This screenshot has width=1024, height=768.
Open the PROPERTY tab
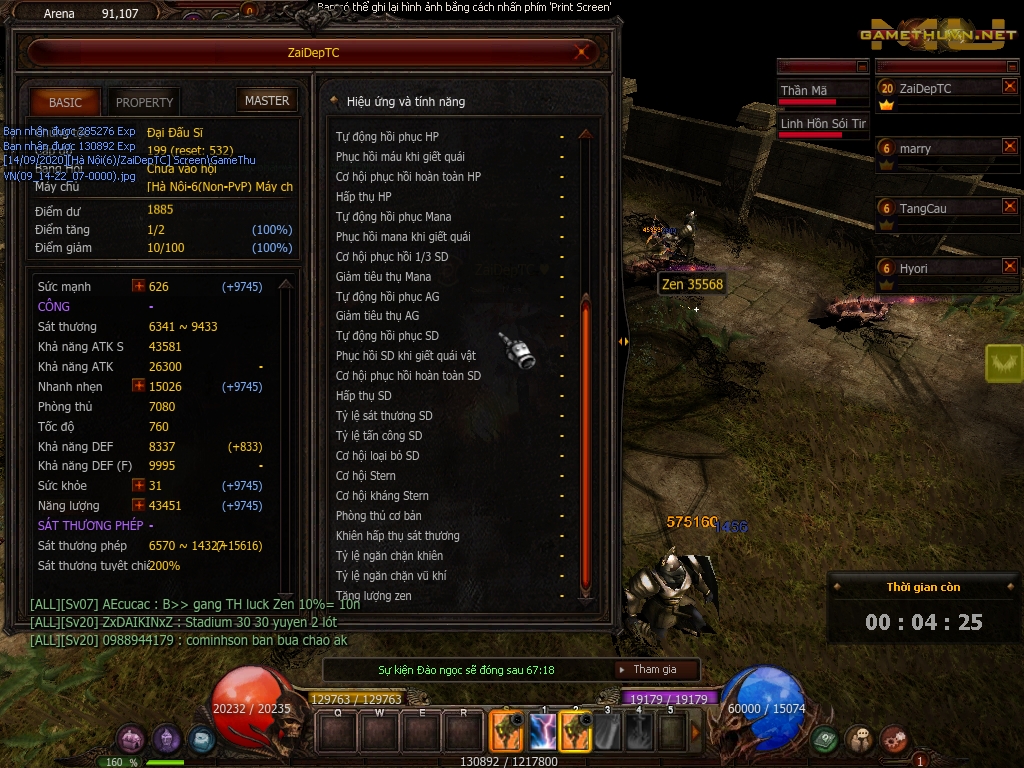pos(144,102)
